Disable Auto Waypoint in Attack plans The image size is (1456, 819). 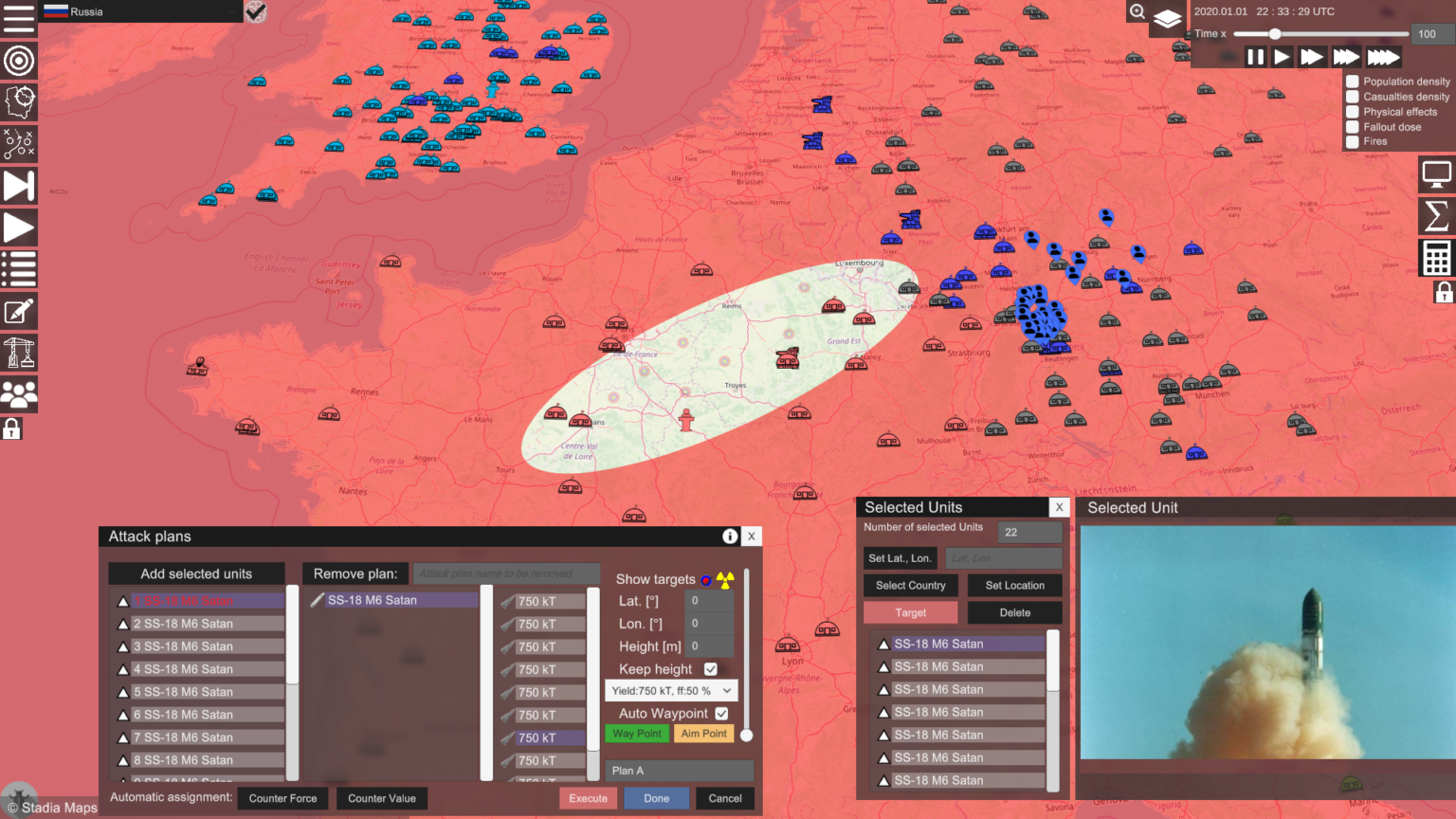pos(723,713)
